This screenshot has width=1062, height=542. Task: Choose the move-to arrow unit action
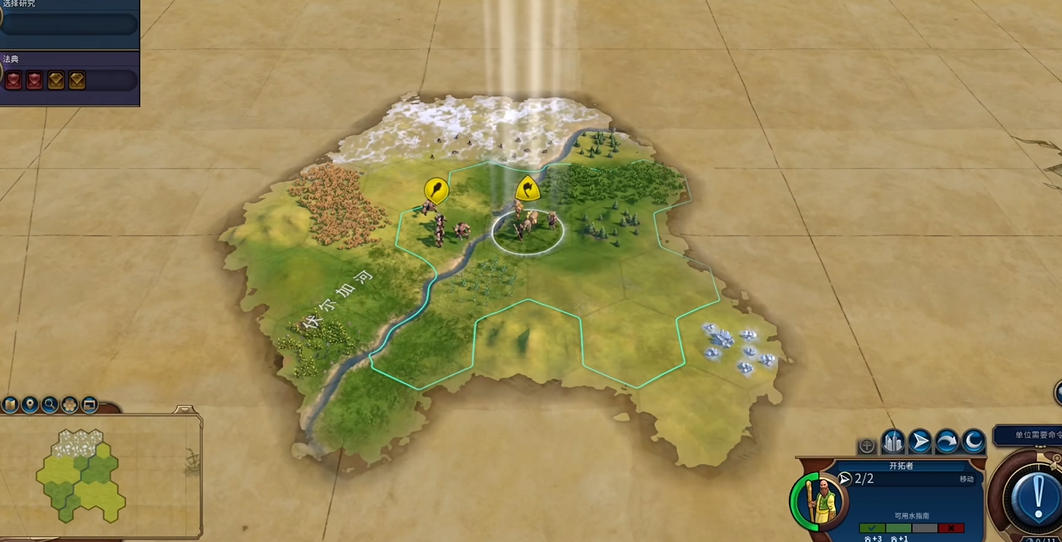point(920,441)
